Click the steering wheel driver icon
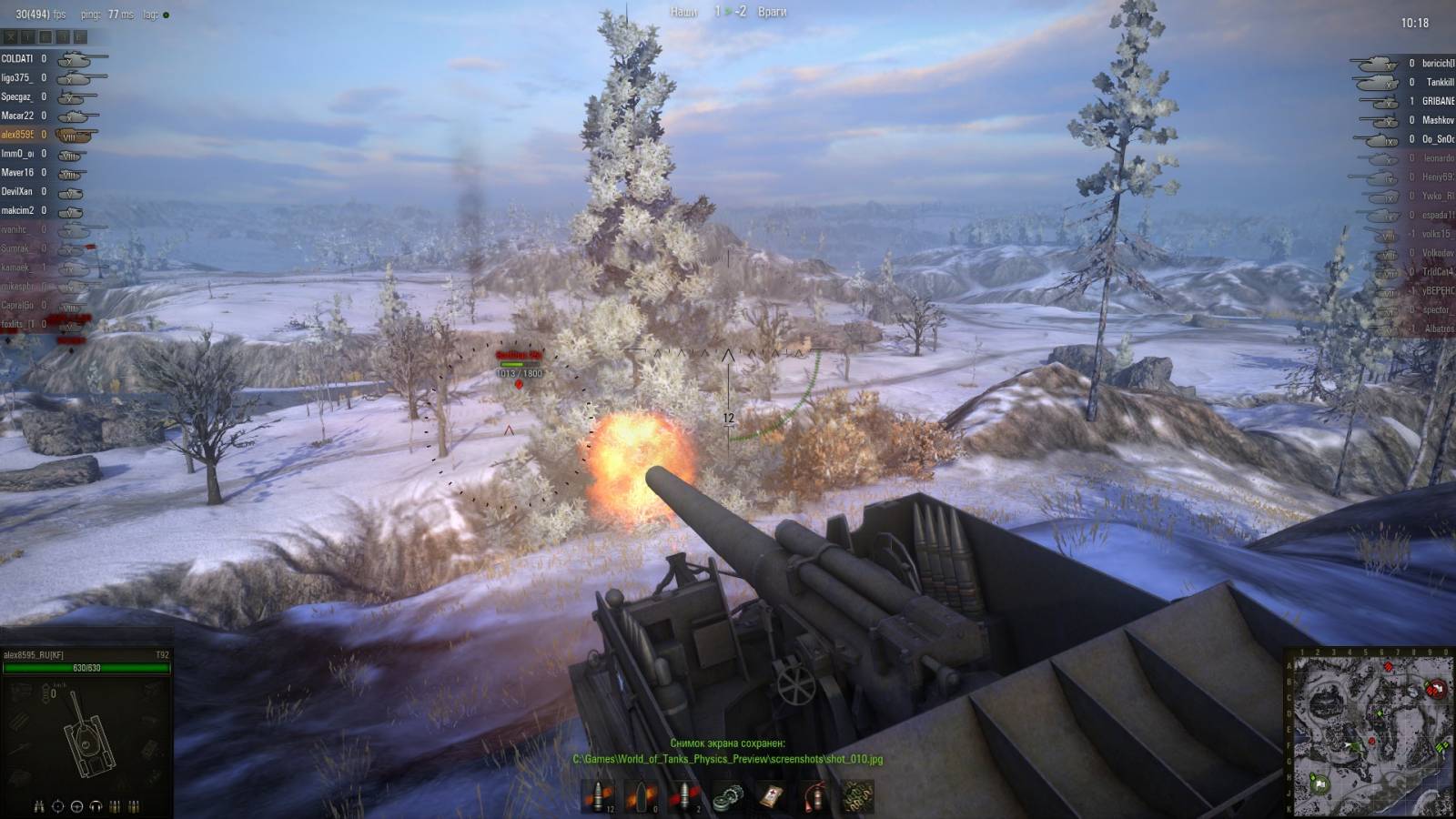 pyautogui.click(x=76, y=806)
